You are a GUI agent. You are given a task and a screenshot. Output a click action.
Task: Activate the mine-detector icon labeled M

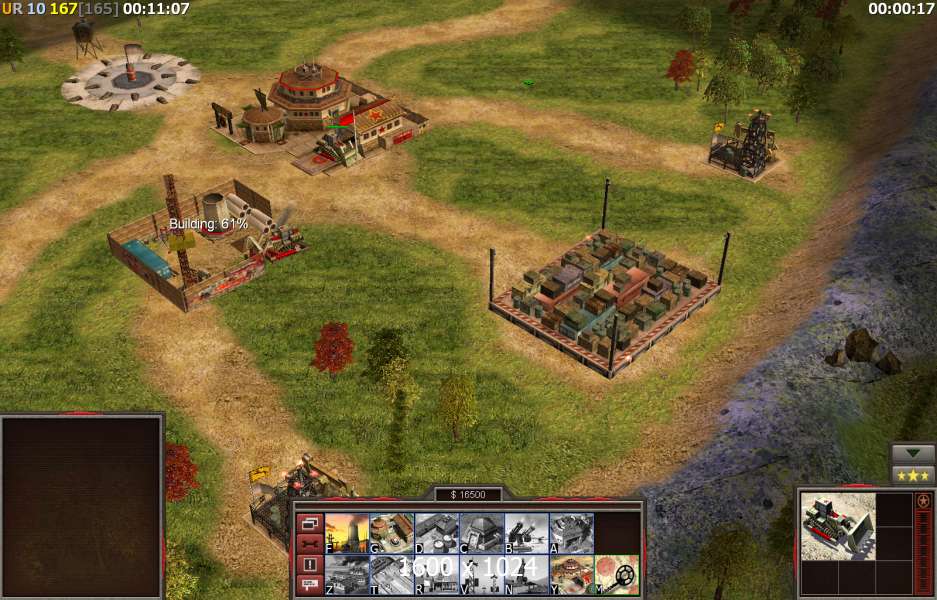coord(617,575)
